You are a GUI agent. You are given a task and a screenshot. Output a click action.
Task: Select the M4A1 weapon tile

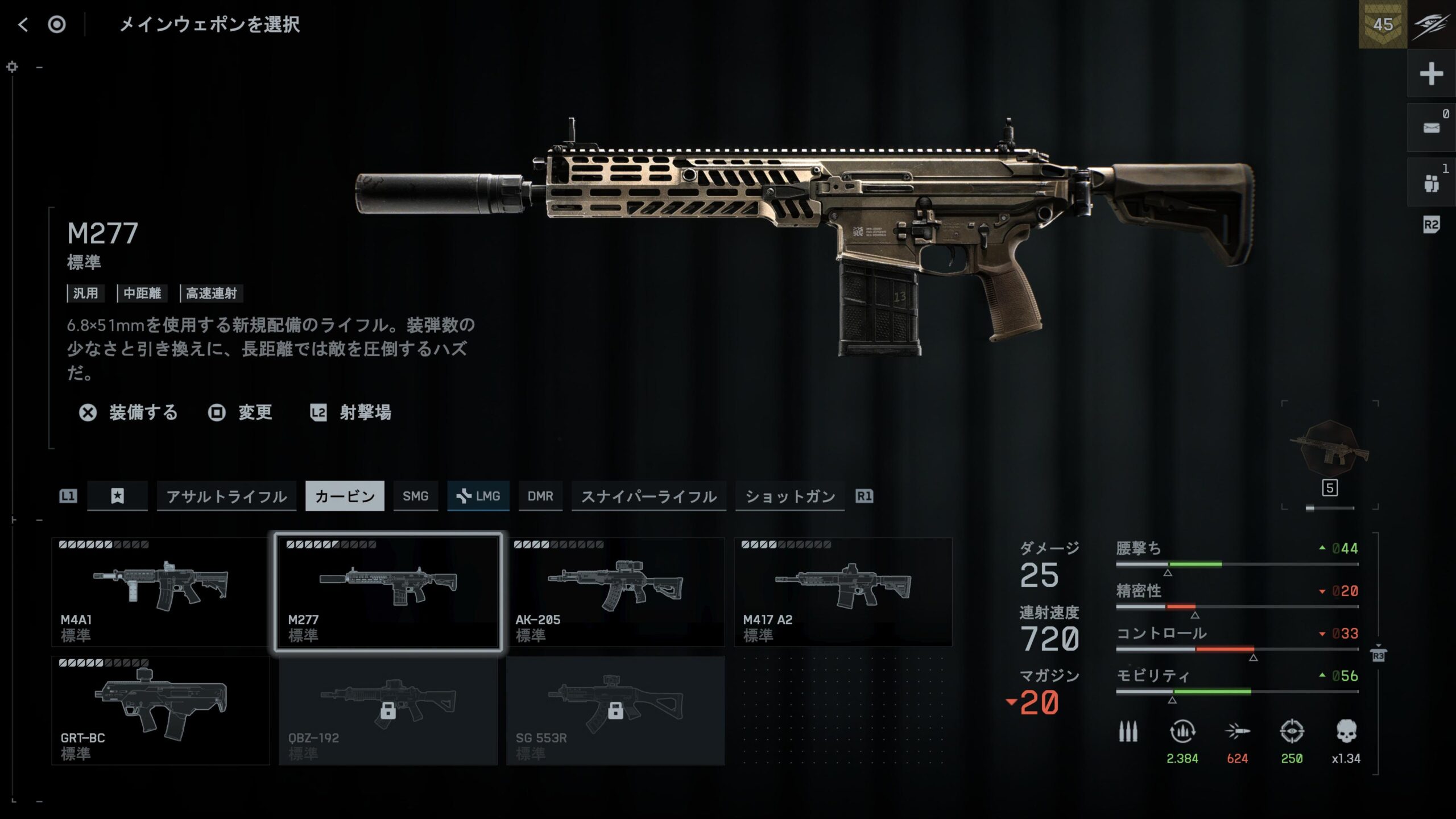(x=160, y=591)
